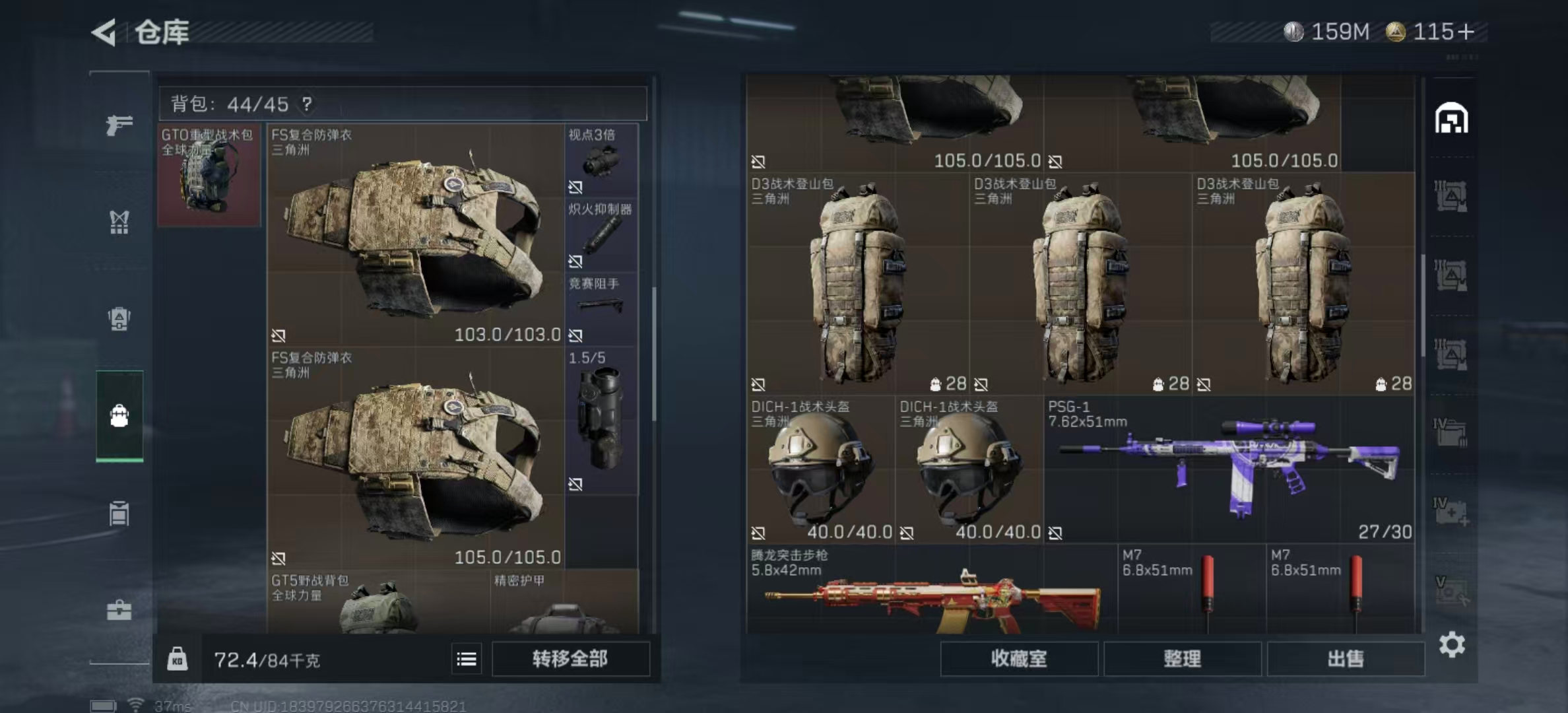This screenshot has height=713, width=1568.
Task: Select the 炽火抑制器 suppressor item
Action: [x=601, y=235]
